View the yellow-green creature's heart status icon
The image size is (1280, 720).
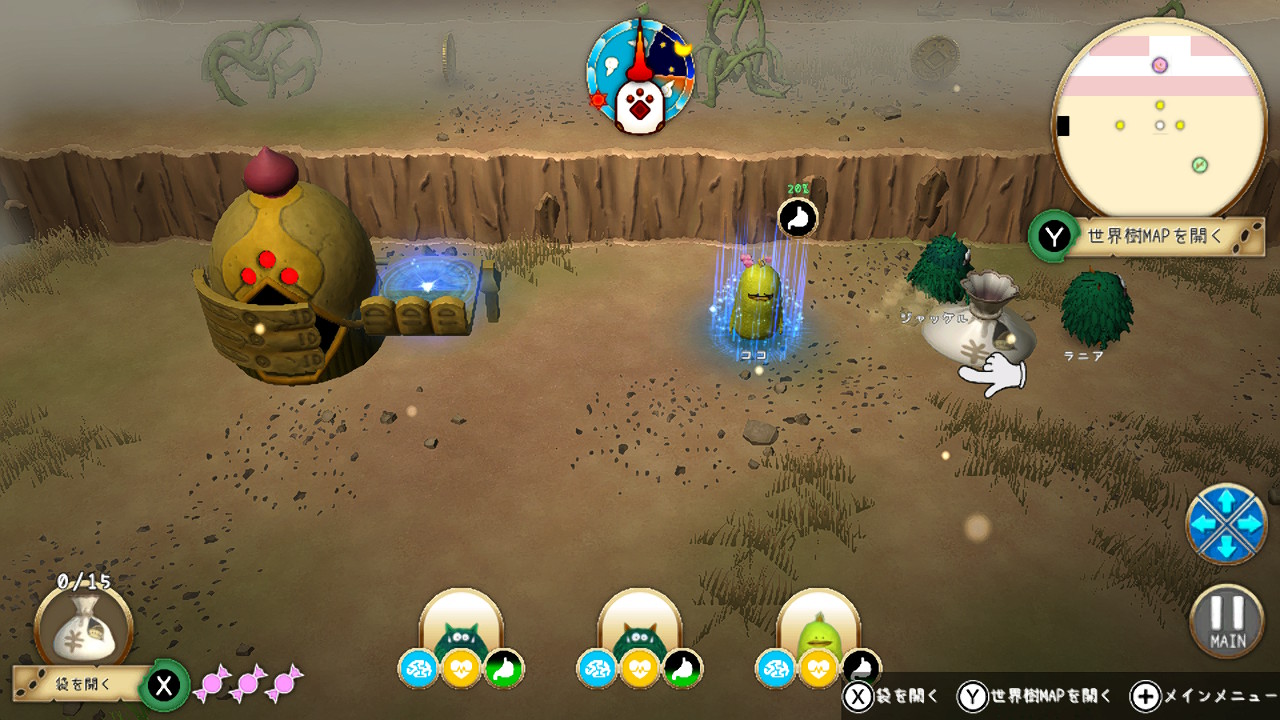pos(818,669)
